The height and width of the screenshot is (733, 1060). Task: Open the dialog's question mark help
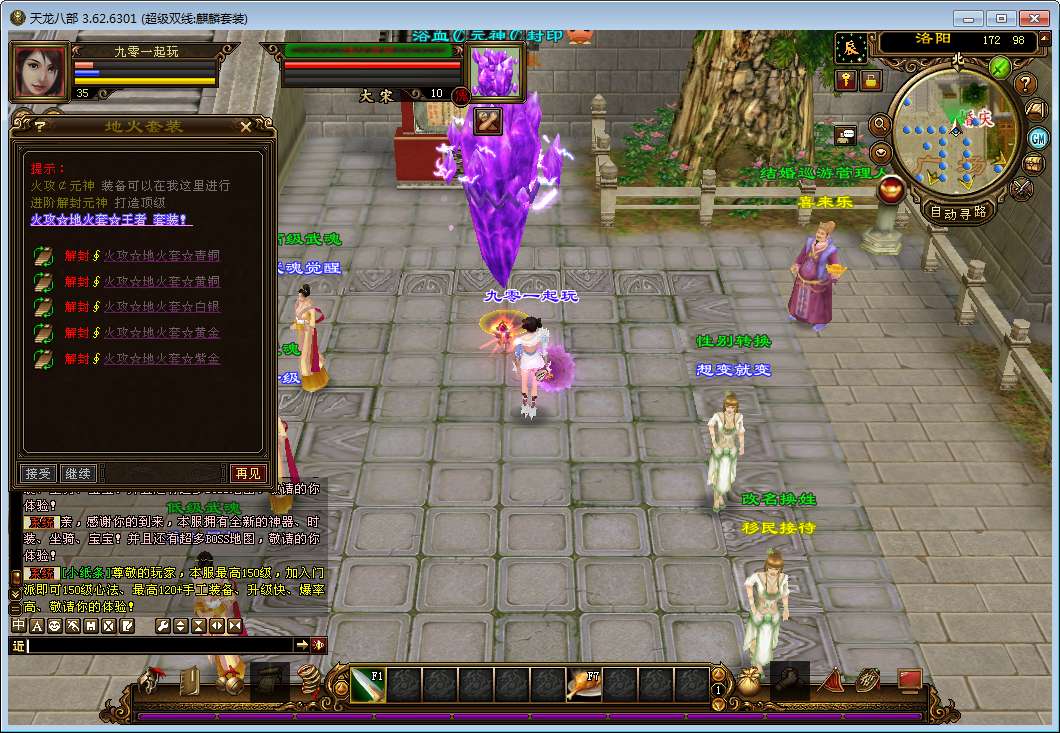pyautogui.click(x=40, y=126)
